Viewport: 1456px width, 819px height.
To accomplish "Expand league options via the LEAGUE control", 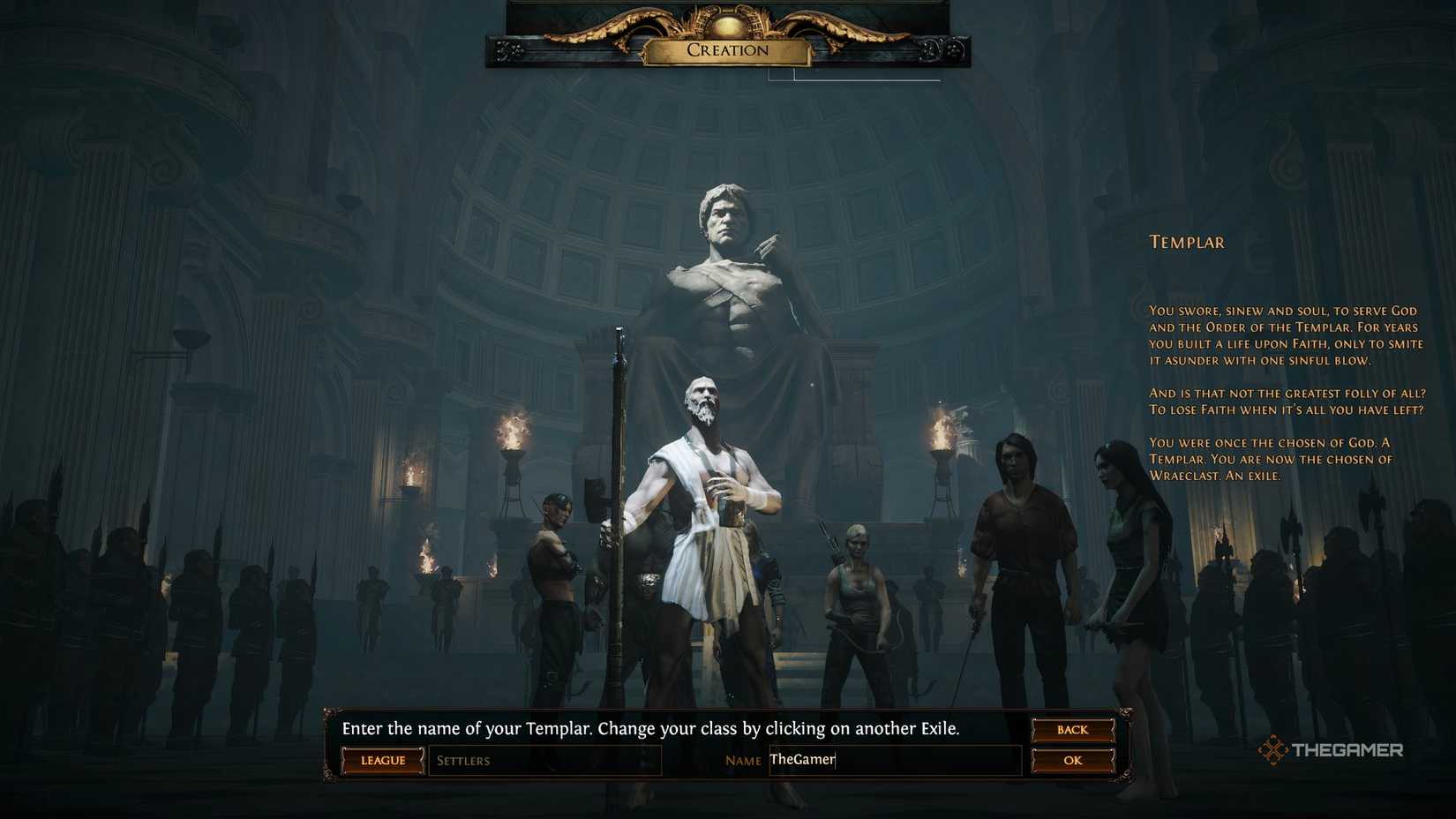I will point(382,760).
